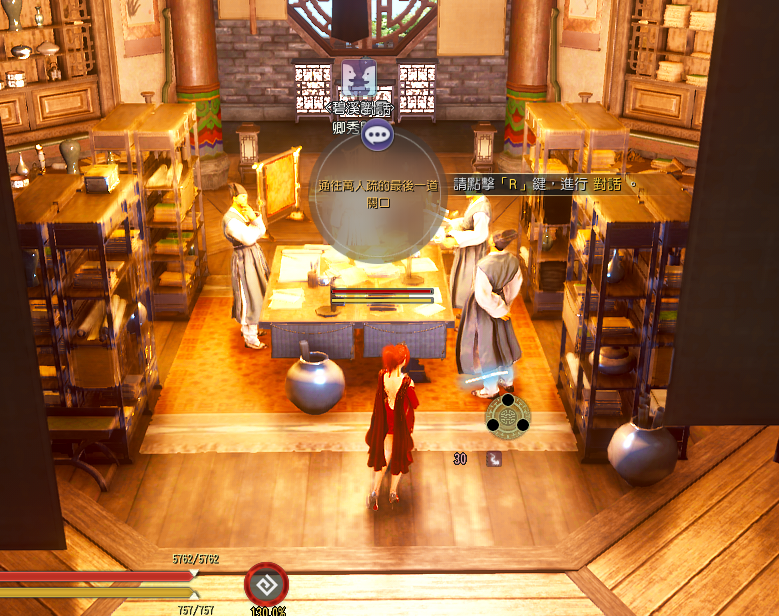779x616 pixels.
Task: Click the golden three-dot wheel emblem
Action: click(508, 414)
